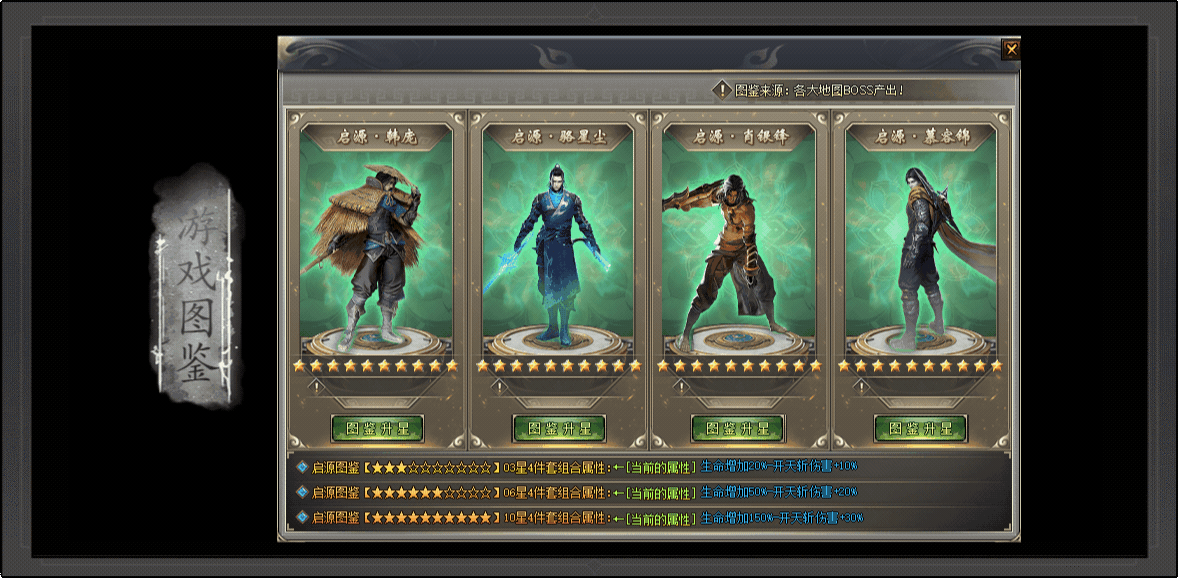Select the 启源·慕容锦 character card
The image size is (1178, 578).
tap(920, 240)
